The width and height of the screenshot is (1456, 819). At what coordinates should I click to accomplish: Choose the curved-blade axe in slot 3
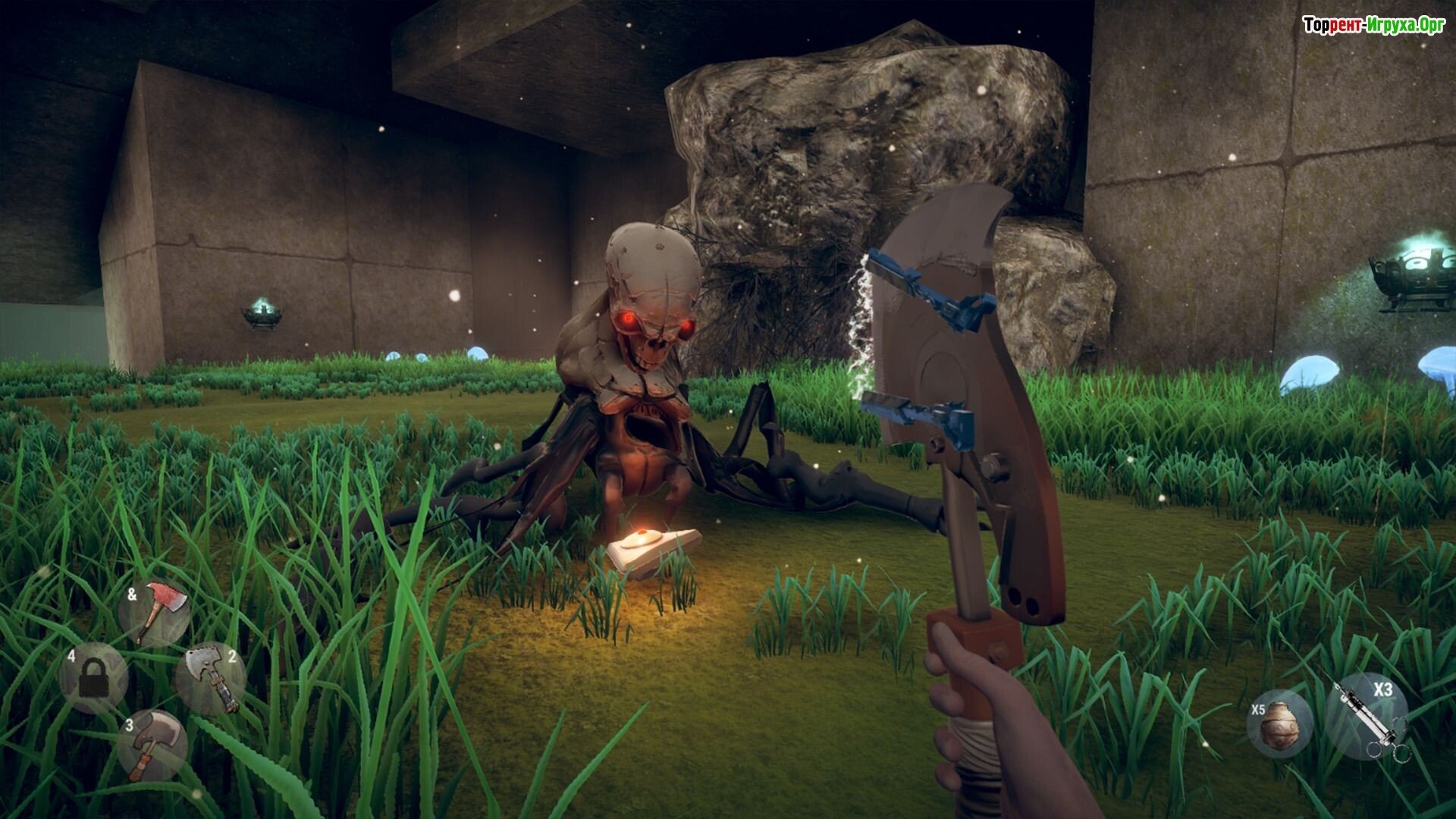point(152,744)
